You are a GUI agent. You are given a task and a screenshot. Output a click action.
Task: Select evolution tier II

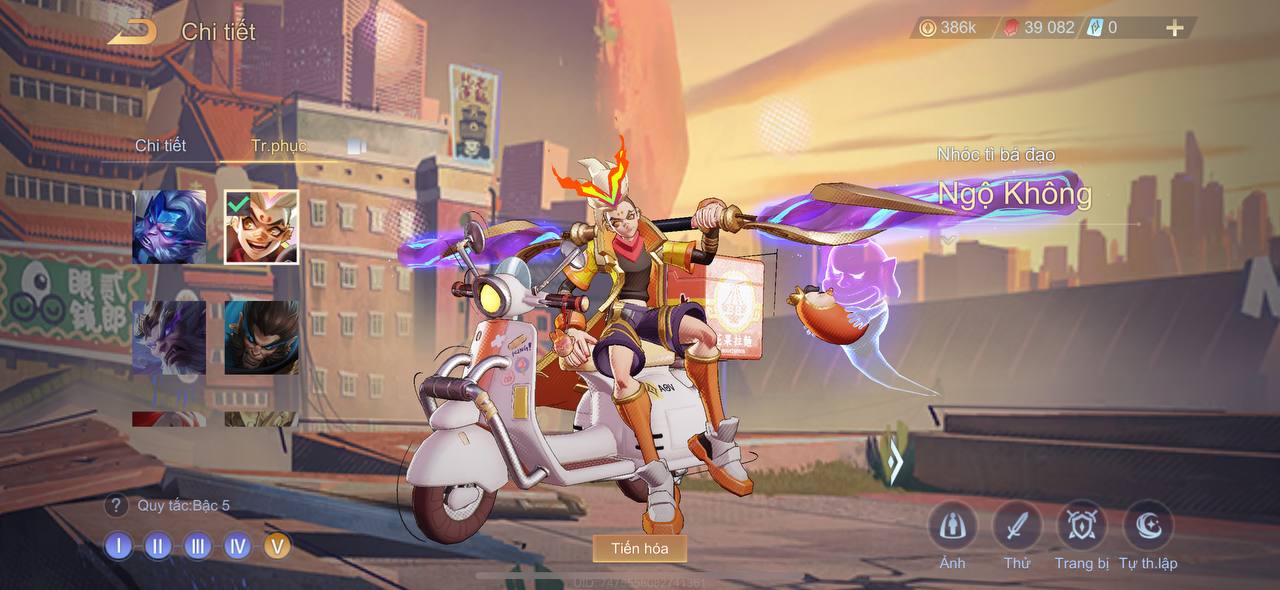(x=158, y=546)
